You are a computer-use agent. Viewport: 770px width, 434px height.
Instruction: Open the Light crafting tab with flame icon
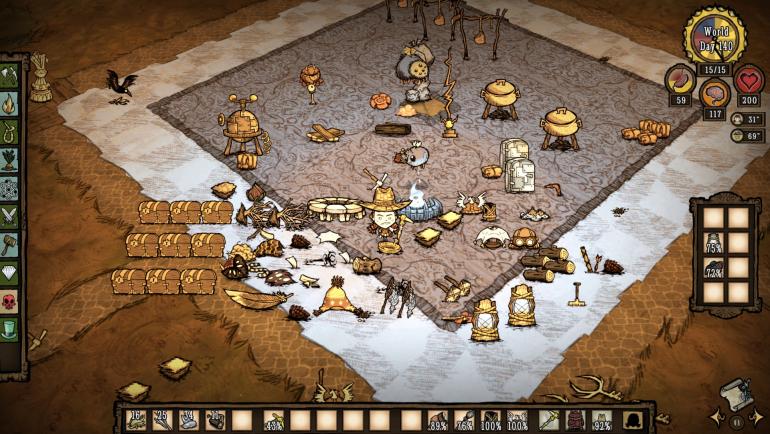pos(10,103)
